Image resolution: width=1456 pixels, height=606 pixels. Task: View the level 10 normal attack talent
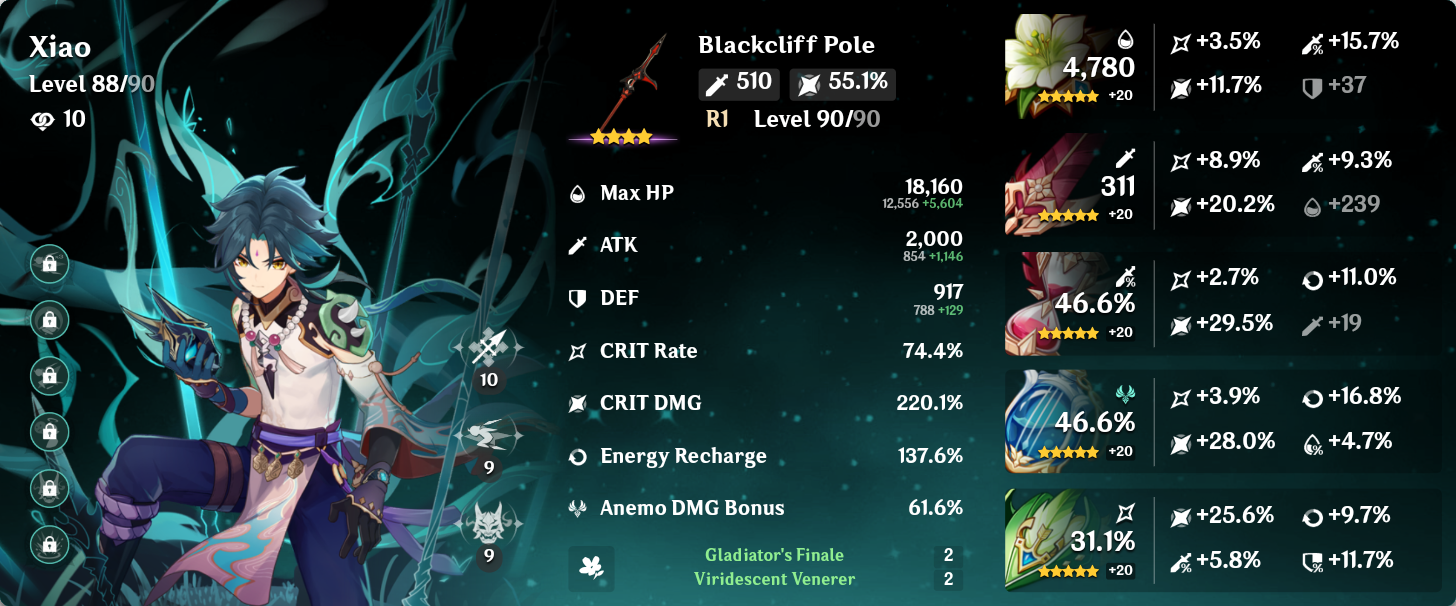[x=489, y=349]
